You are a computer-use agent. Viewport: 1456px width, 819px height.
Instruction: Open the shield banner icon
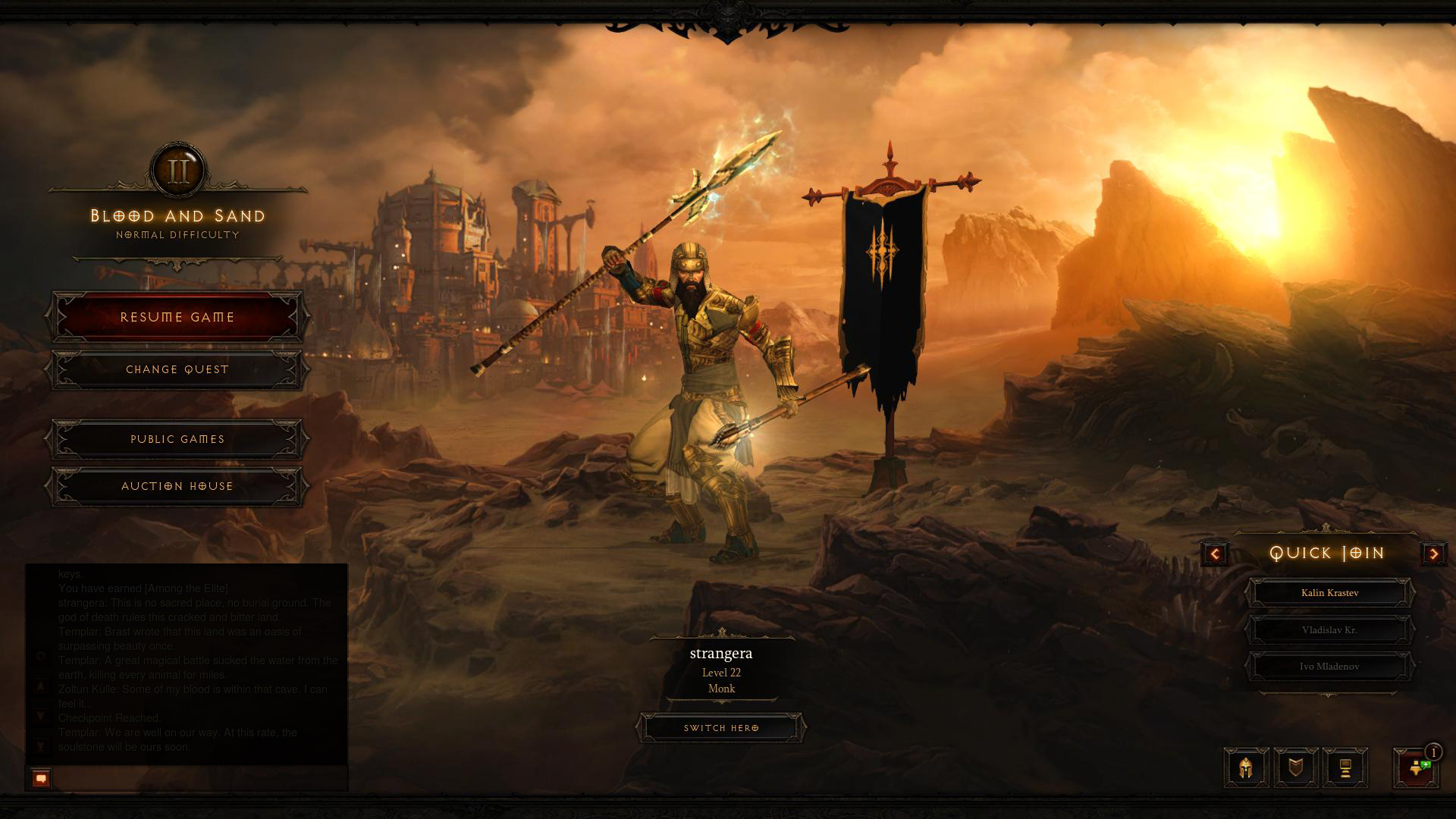click(x=1295, y=768)
